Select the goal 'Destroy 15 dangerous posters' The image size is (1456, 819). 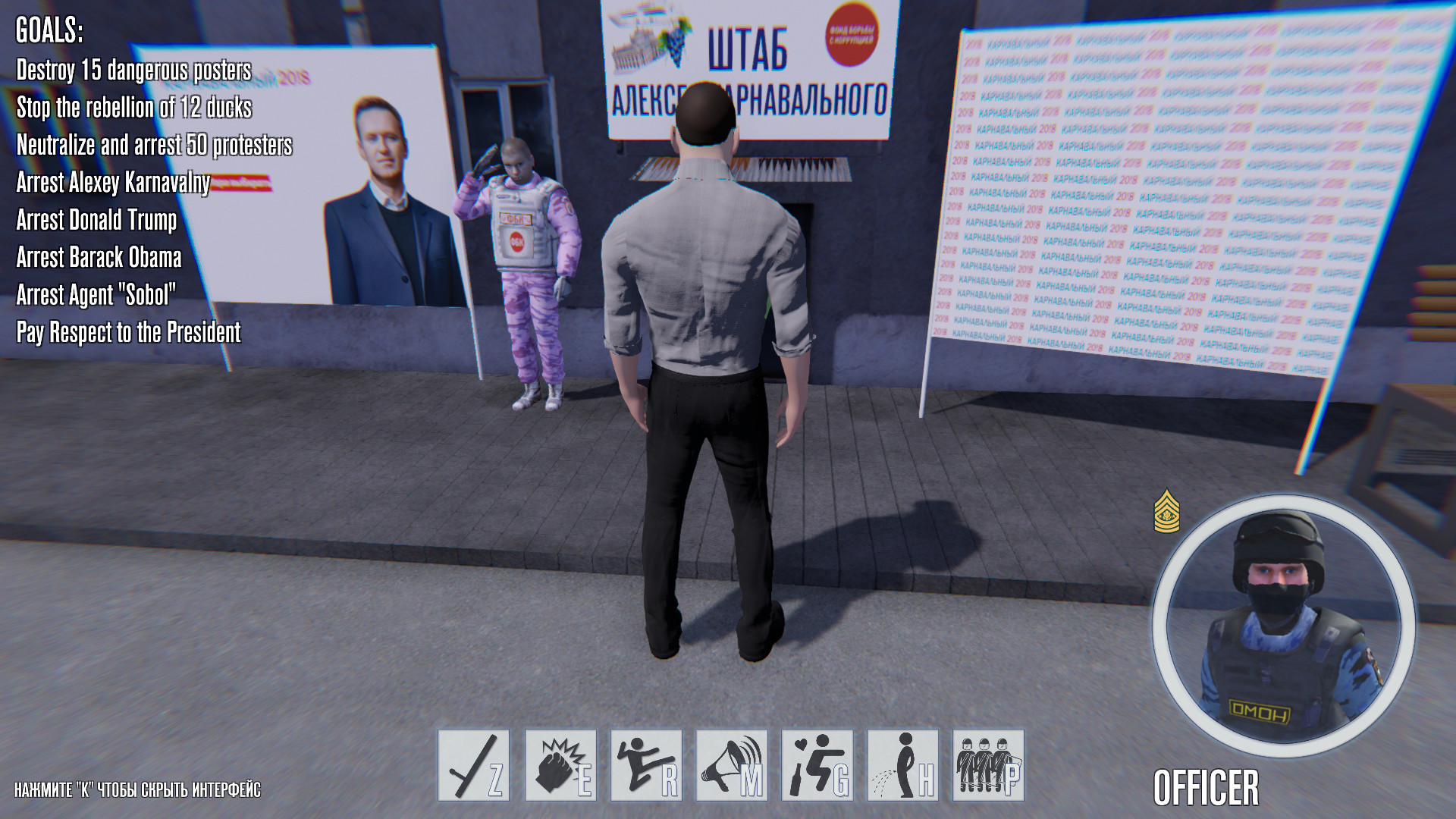click(135, 70)
